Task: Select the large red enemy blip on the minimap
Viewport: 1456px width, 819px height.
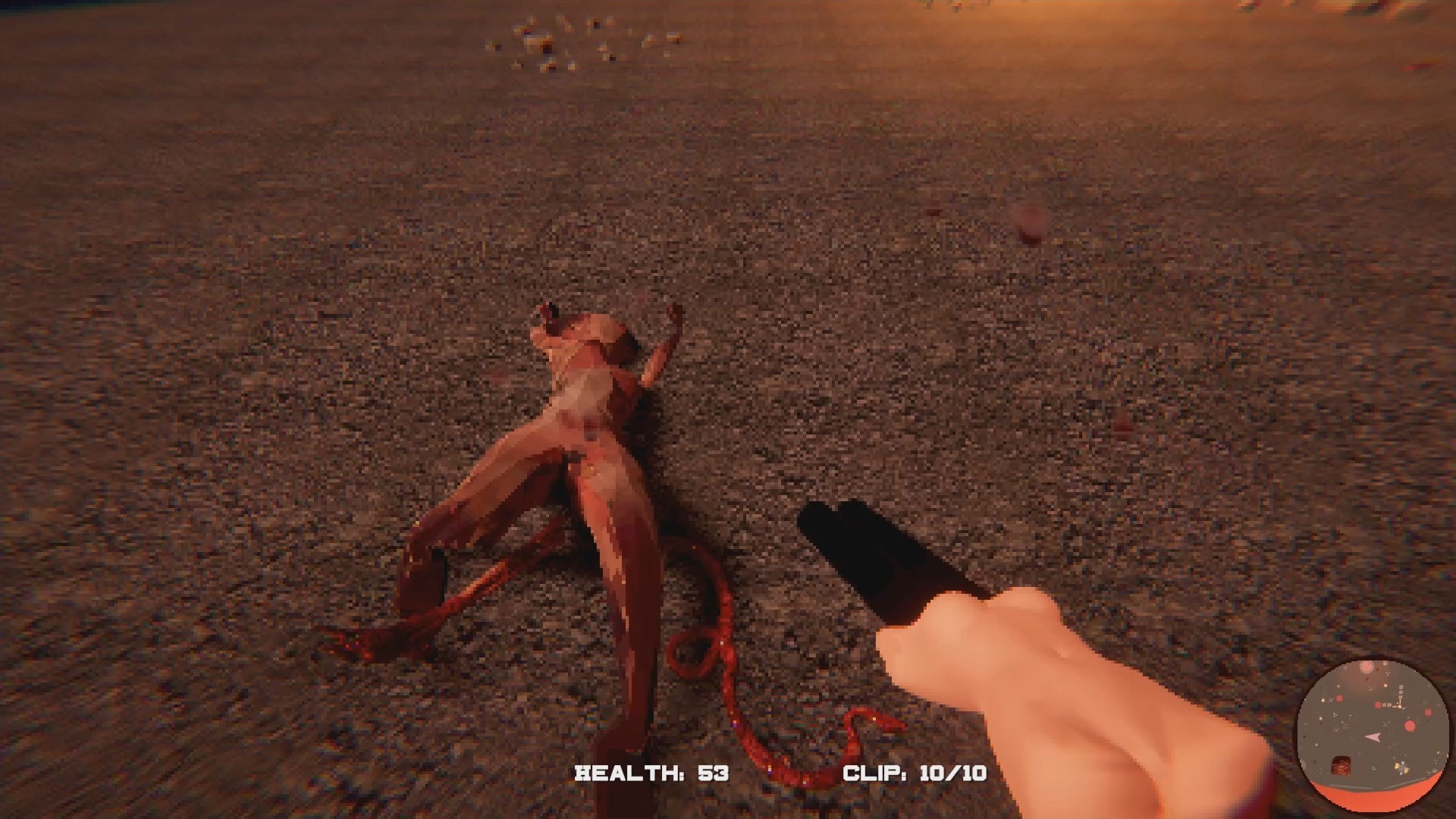Action: tap(1410, 726)
